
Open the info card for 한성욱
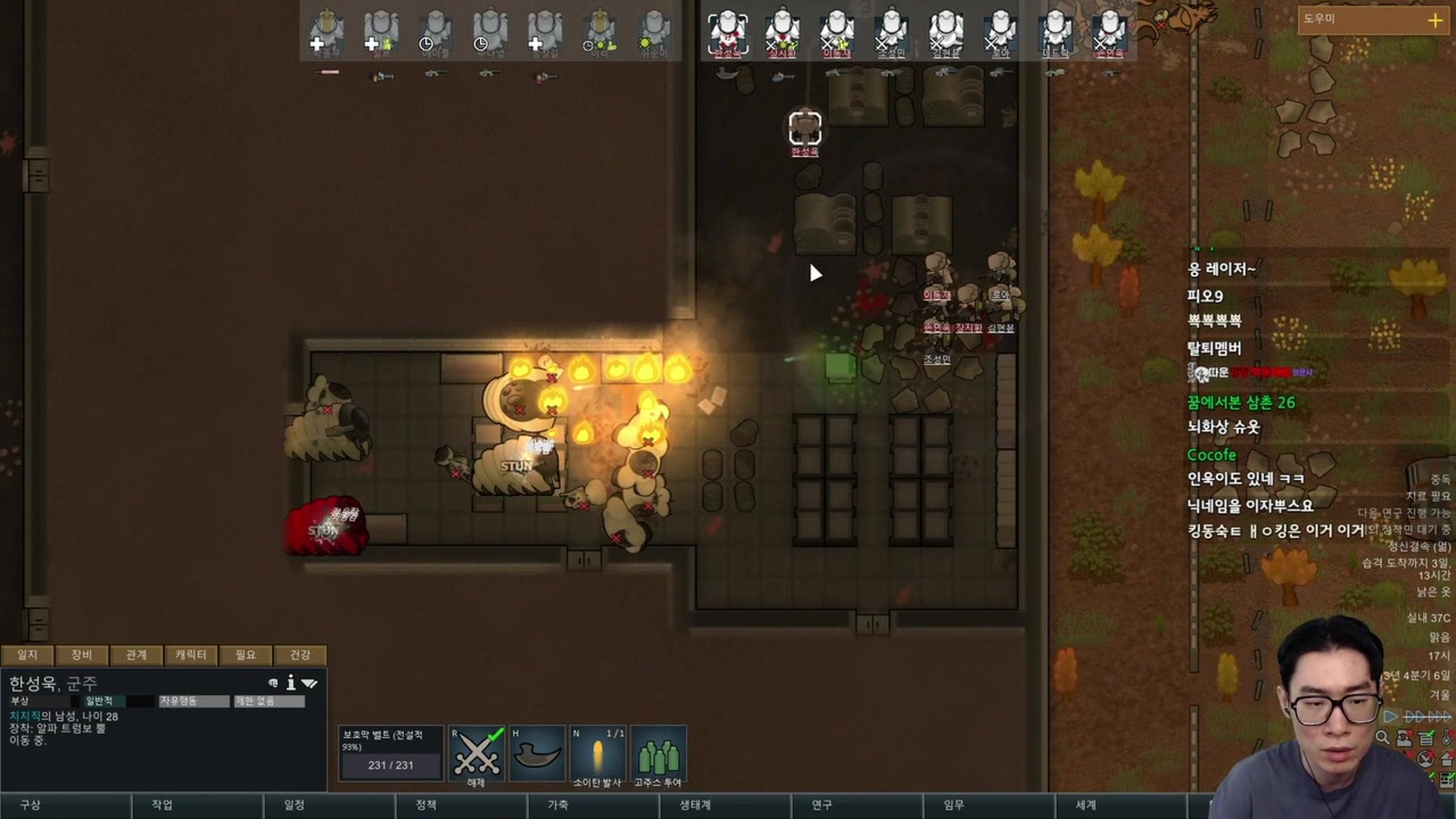291,683
